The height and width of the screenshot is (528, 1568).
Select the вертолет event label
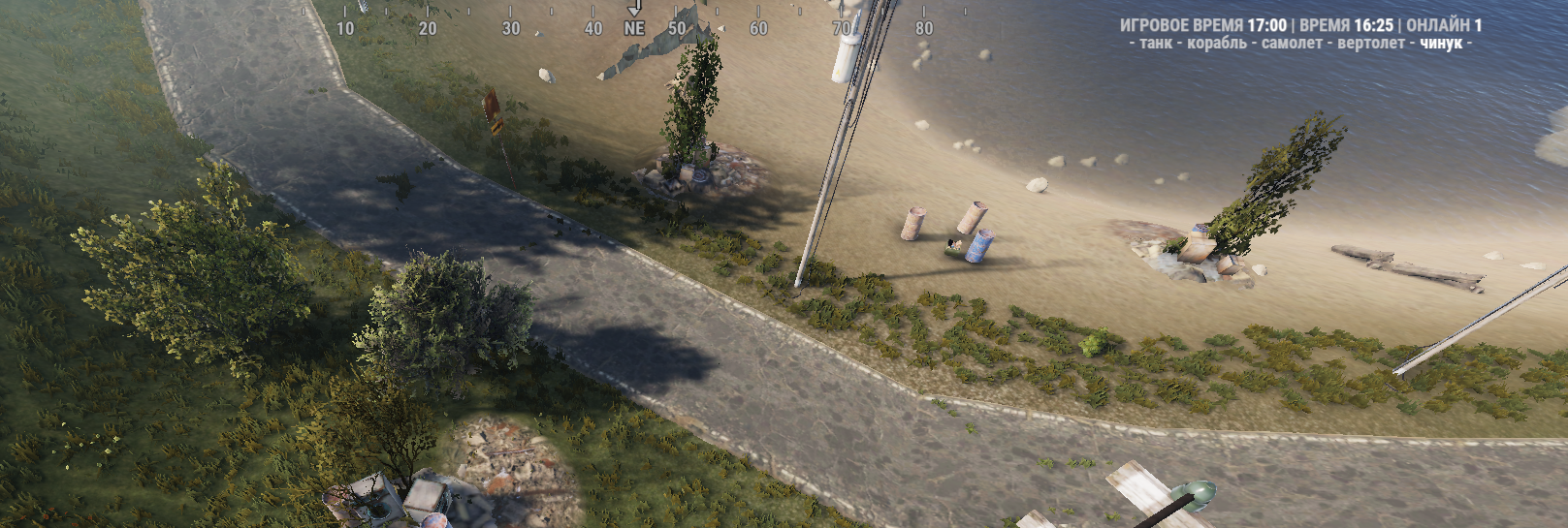pos(1370,44)
